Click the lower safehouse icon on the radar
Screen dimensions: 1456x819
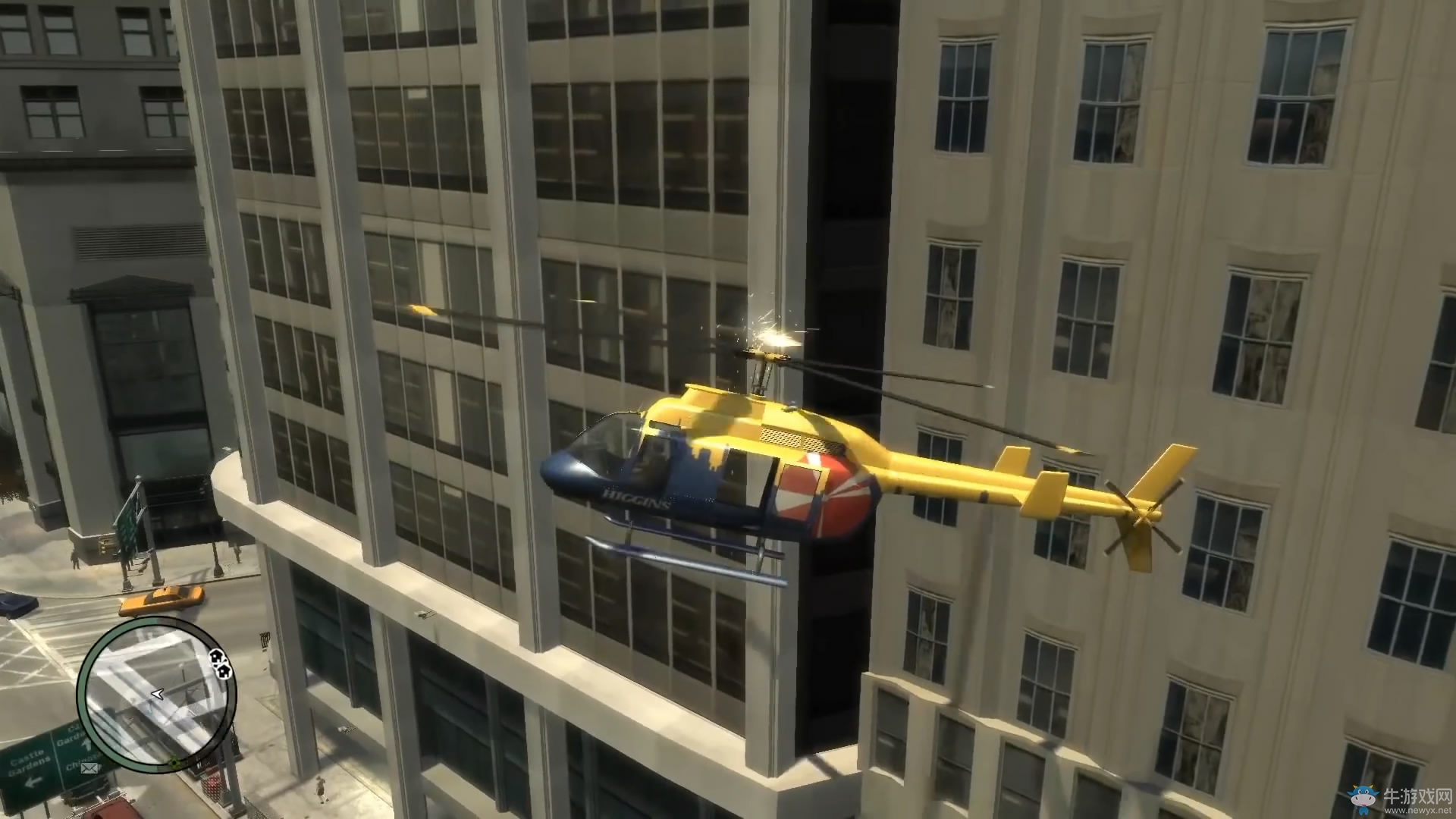pyautogui.click(x=223, y=671)
